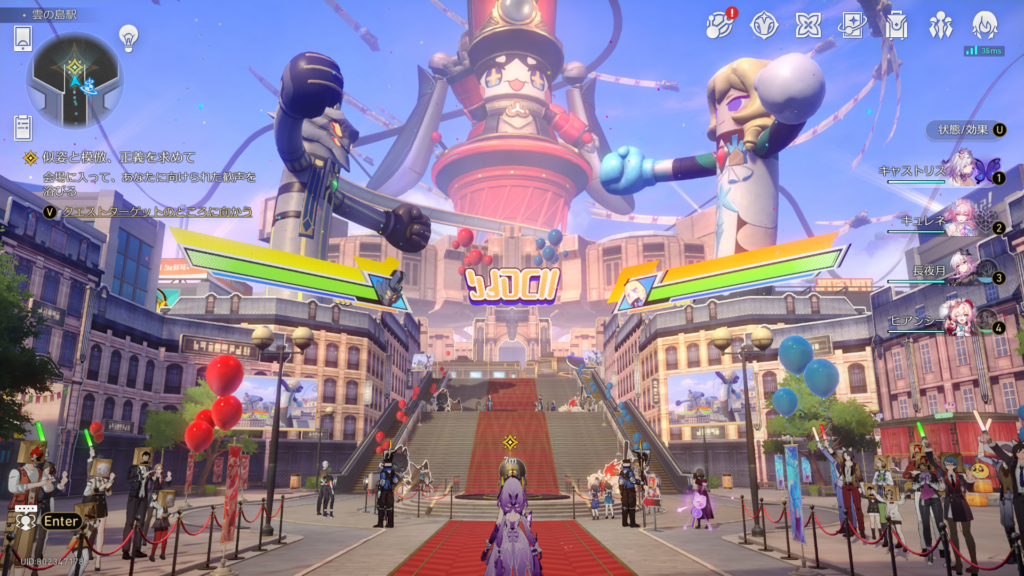Open the star card warp icon
This screenshot has height=576, width=1024.
point(852,25)
